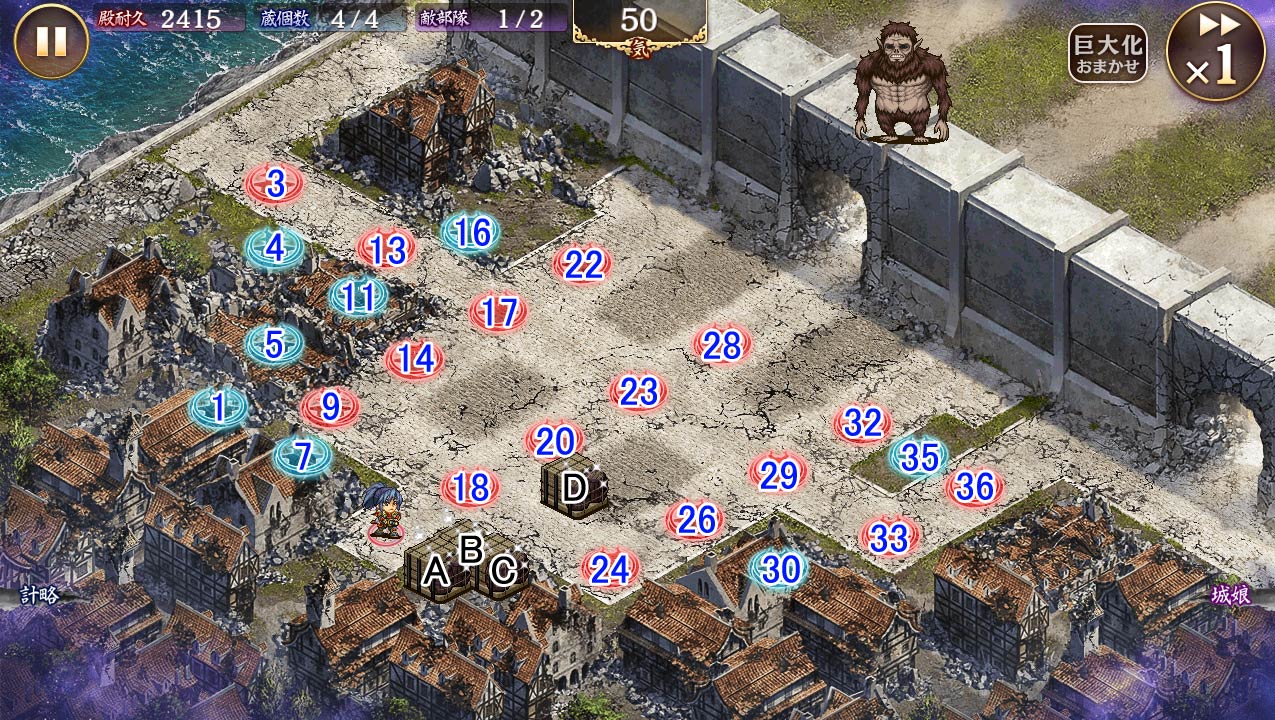This screenshot has height=720, width=1275.
Task: Select deployment tile 3
Action: (274, 184)
